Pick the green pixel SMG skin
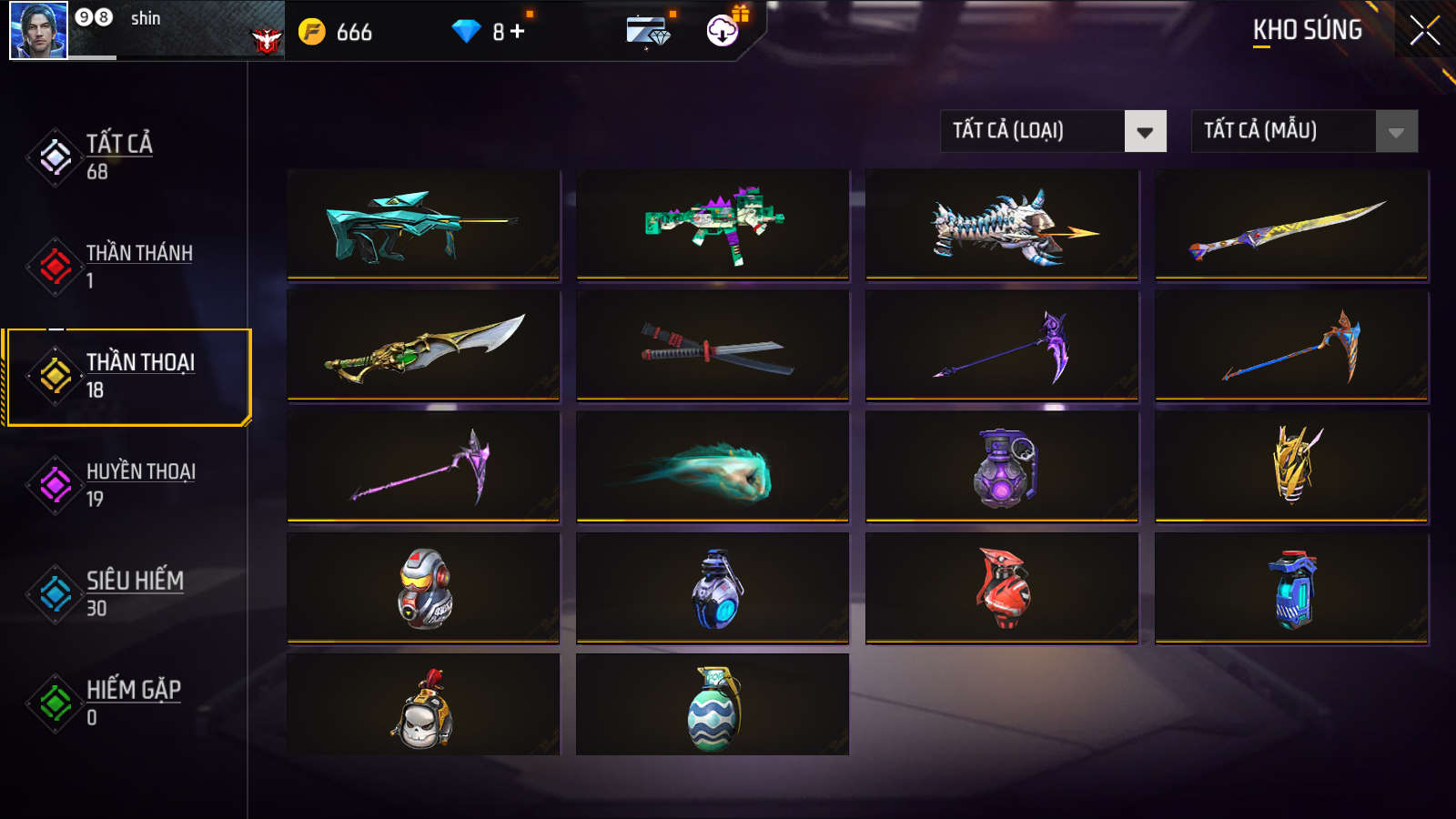This screenshot has height=819, width=1456. point(713,224)
